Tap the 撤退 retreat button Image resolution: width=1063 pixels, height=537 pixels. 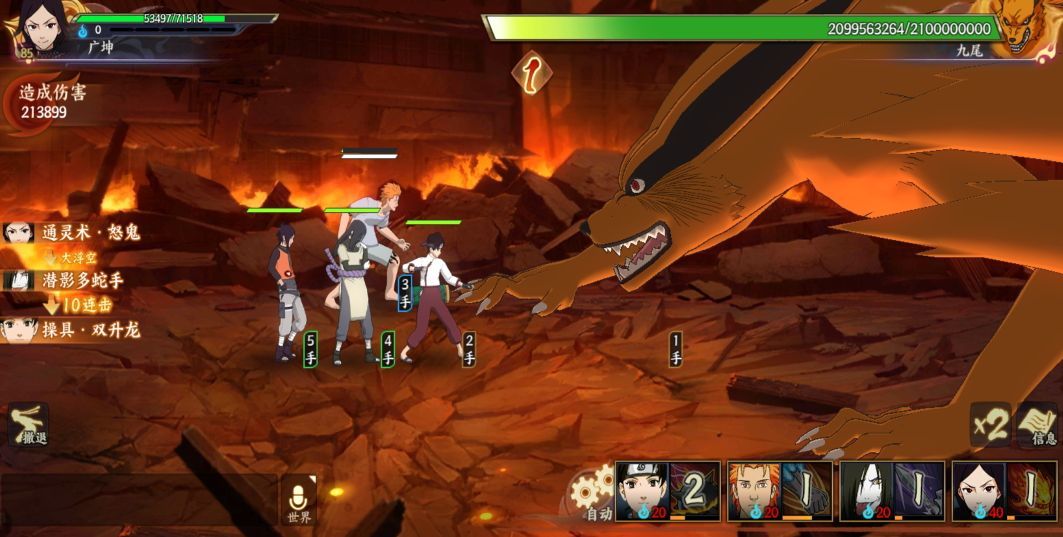pyautogui.click(x=28, y=425)
